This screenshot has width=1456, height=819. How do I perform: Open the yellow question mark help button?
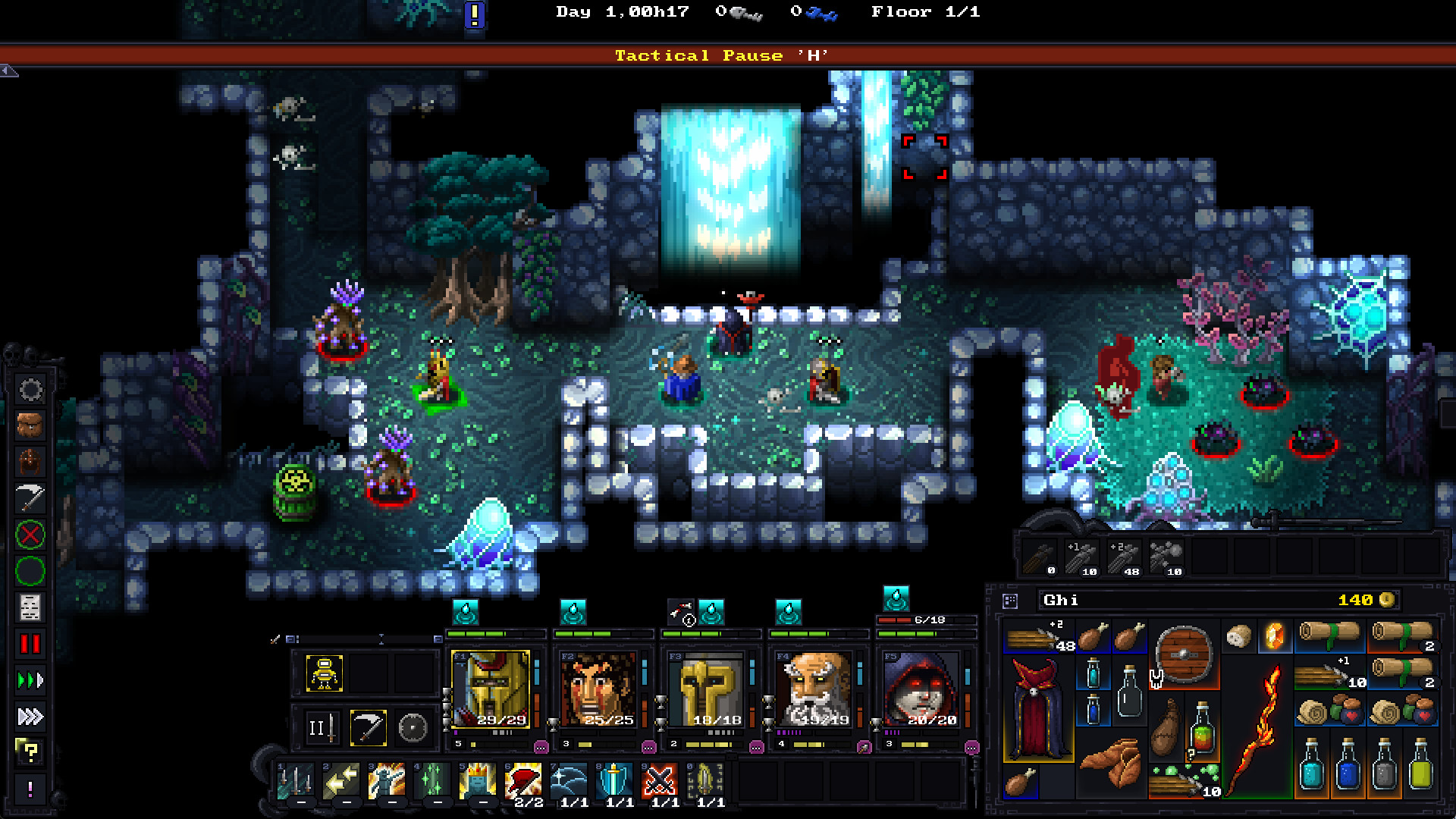pos(30,752)
